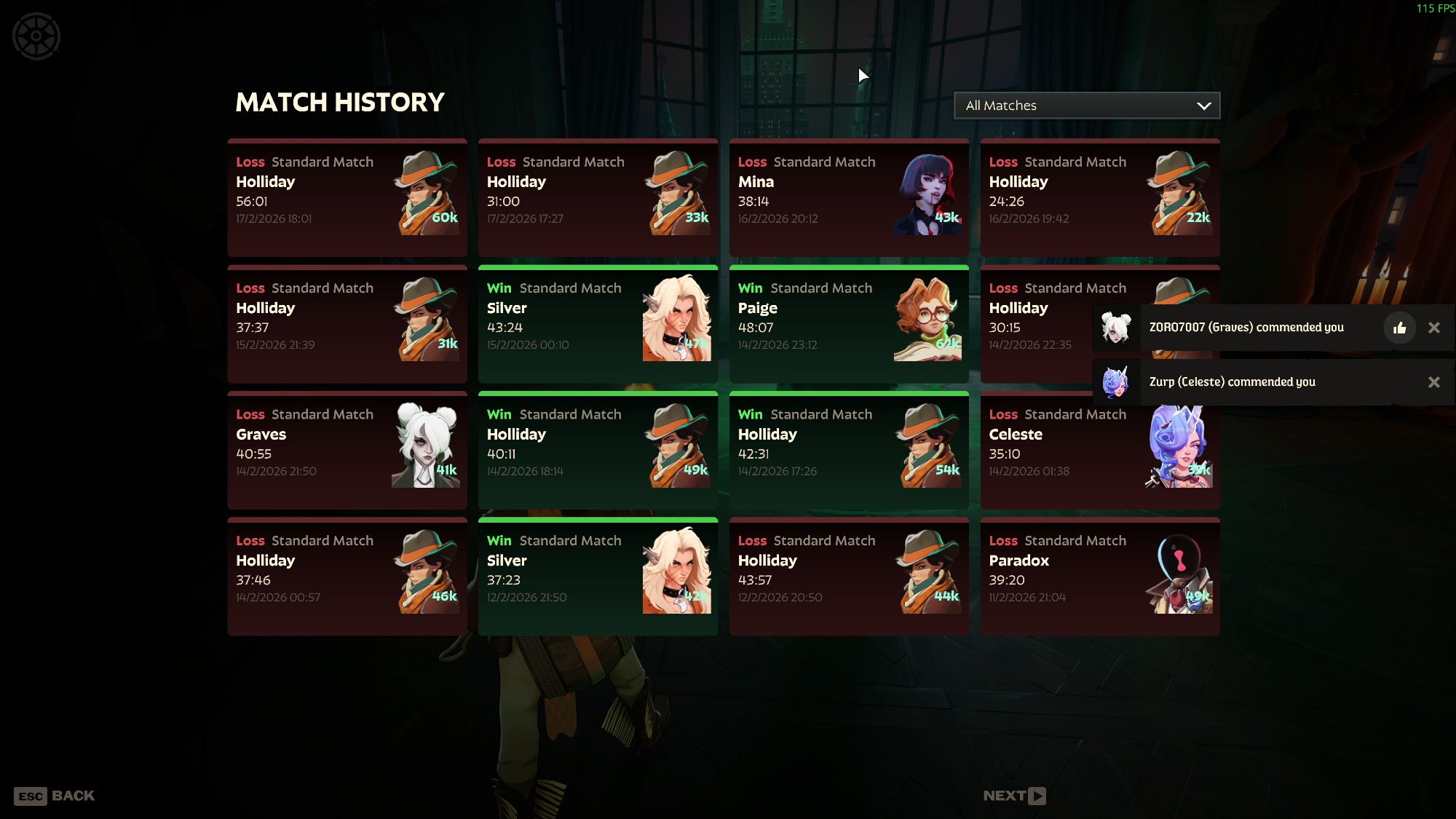The width and height of the screenshot is (1456, 819).
Task: Click the circular emblem icon in the corner
Action: [x=36, y=36]
